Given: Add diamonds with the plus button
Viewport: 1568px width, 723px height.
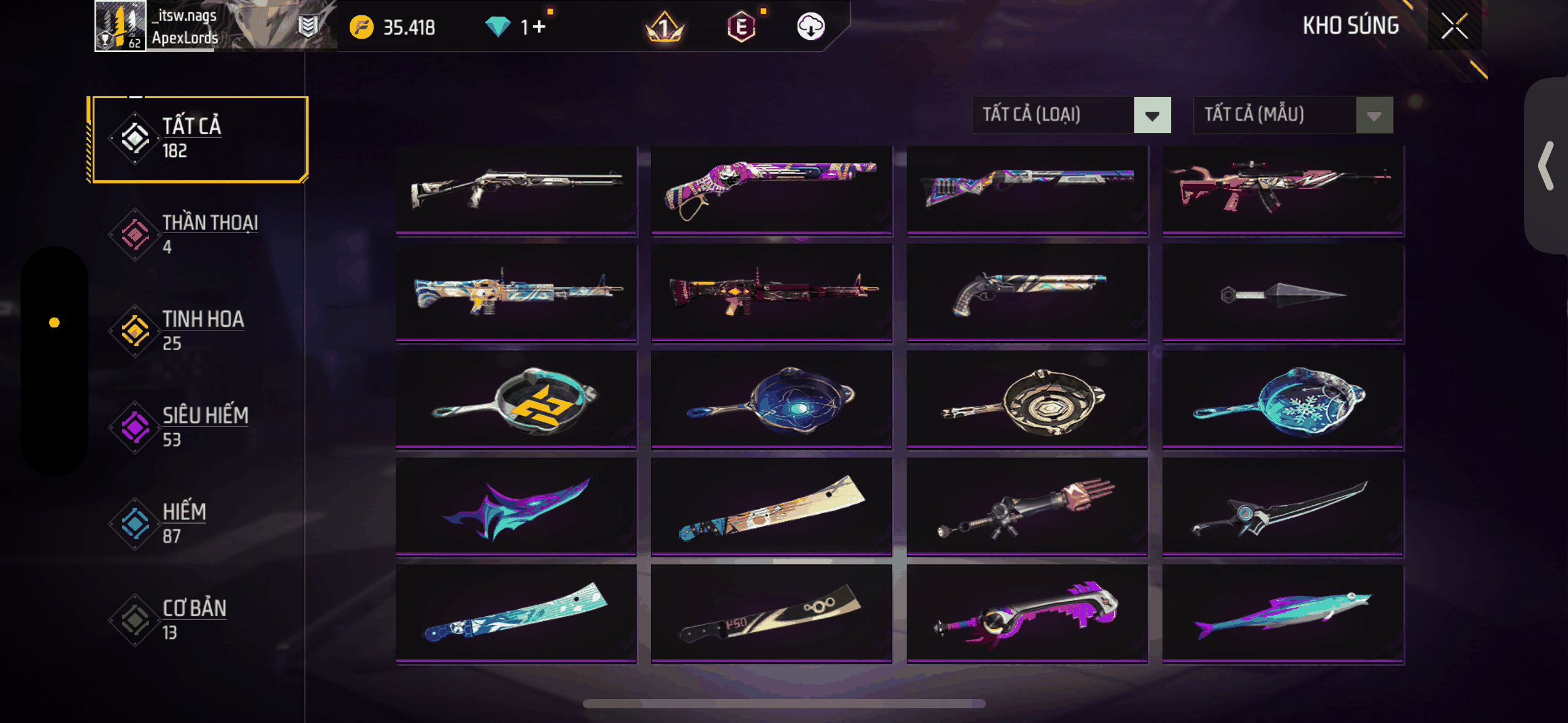Looking at the screenshot, I should tap(539, 27).
